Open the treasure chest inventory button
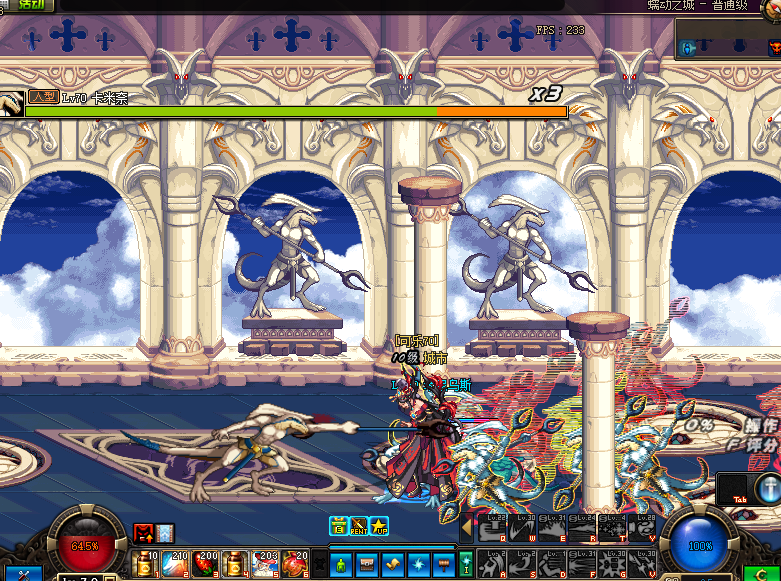This screenshot has width=781, height=581. [x=366, y=563]
